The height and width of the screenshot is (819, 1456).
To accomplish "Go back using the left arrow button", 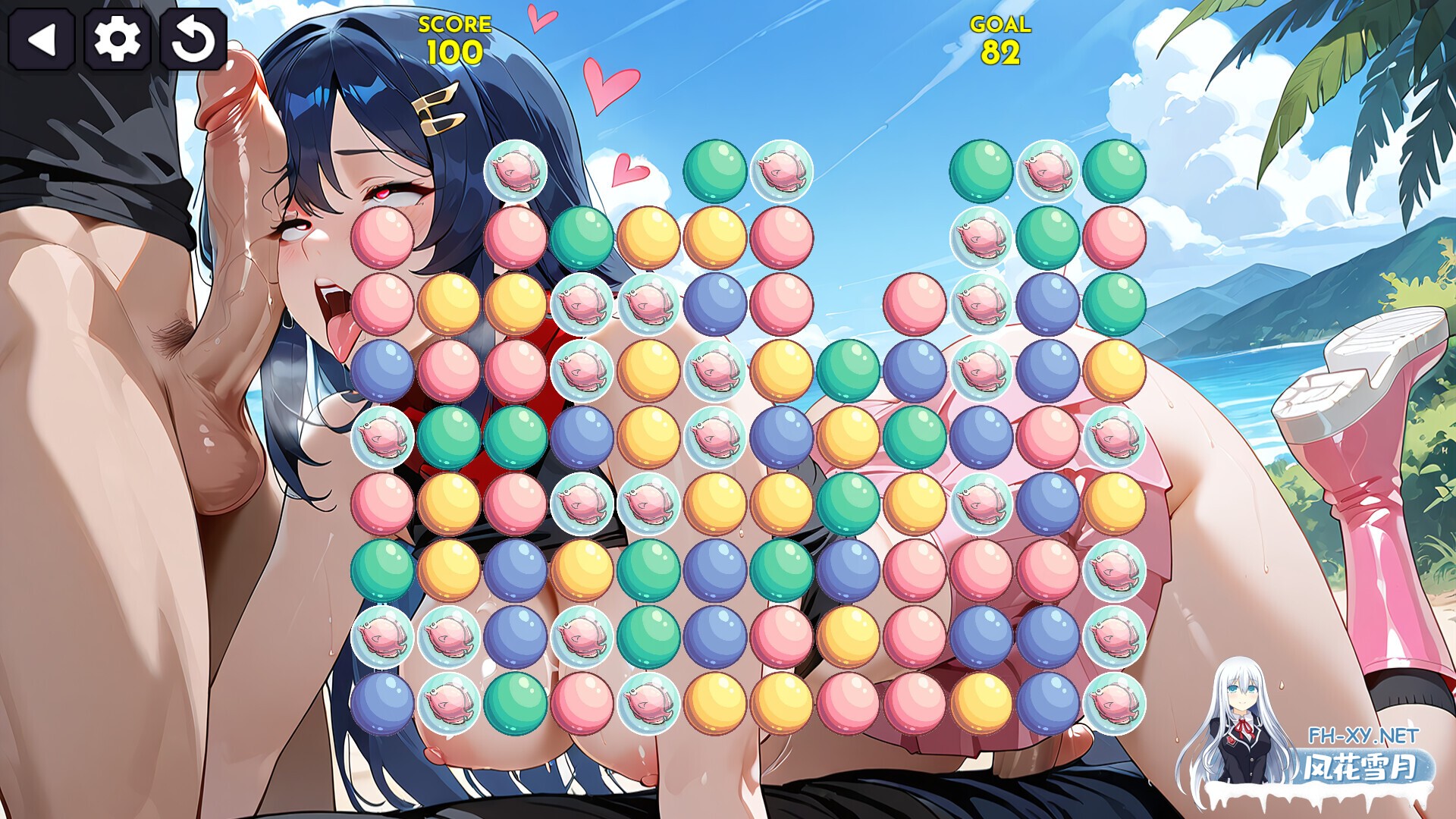I will tap(43, 42).
